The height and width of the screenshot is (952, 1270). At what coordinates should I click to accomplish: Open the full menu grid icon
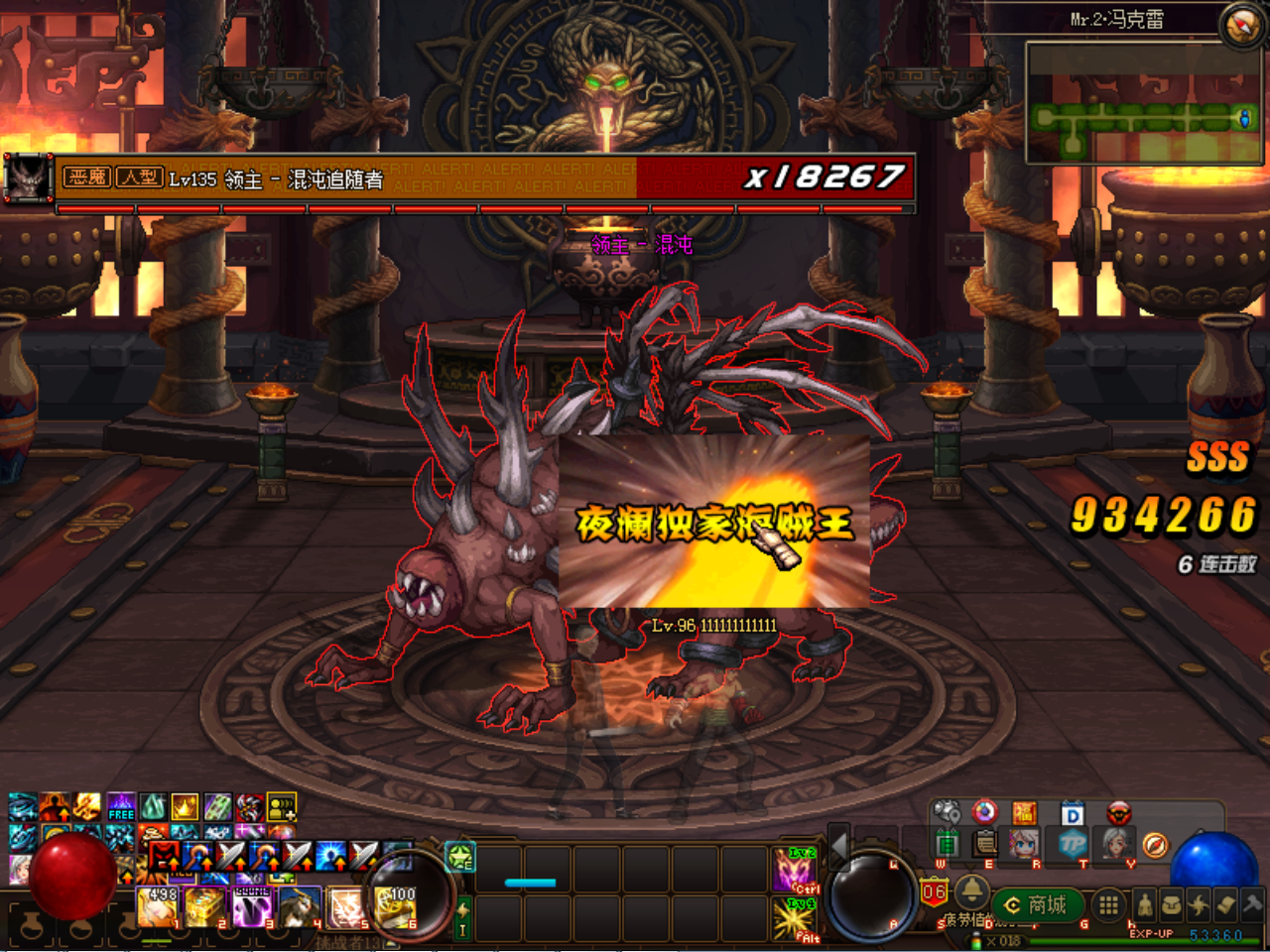point(1107,905)
